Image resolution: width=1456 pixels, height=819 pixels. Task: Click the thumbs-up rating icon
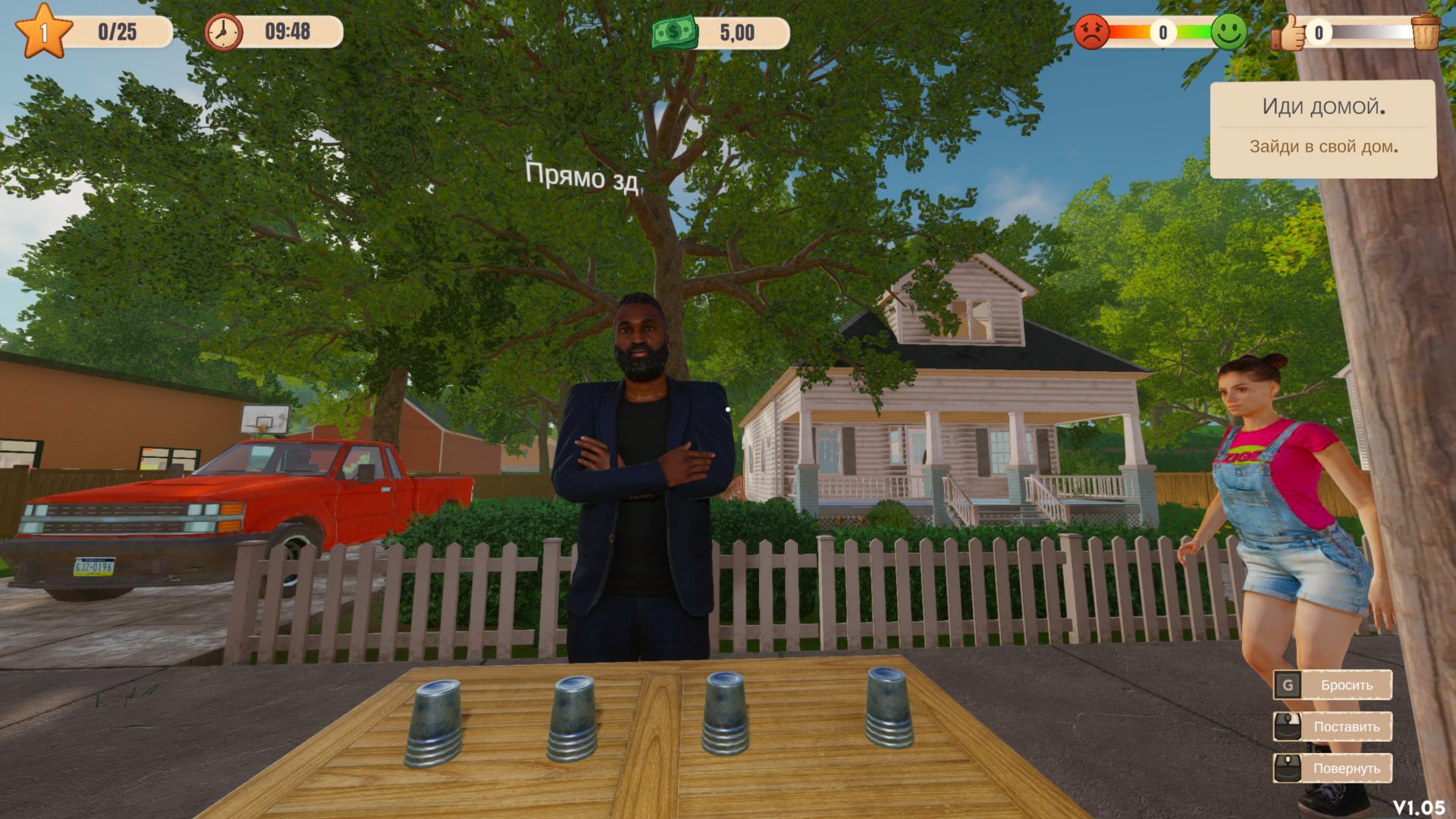[x=1288, y=33]
